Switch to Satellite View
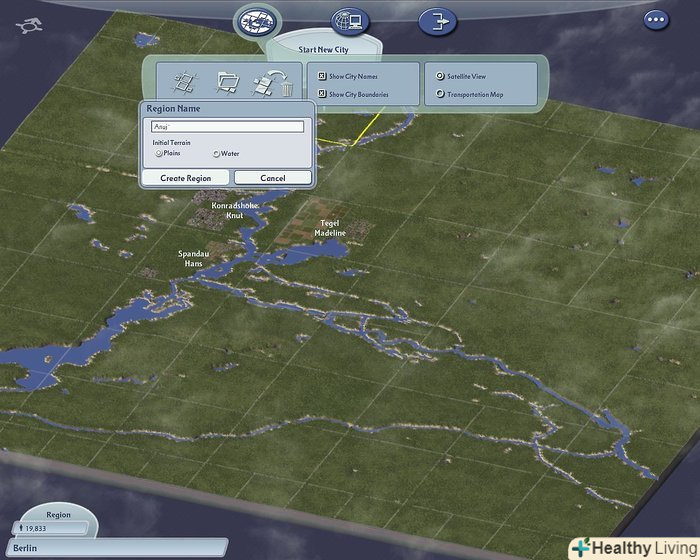 coord(441,75)
